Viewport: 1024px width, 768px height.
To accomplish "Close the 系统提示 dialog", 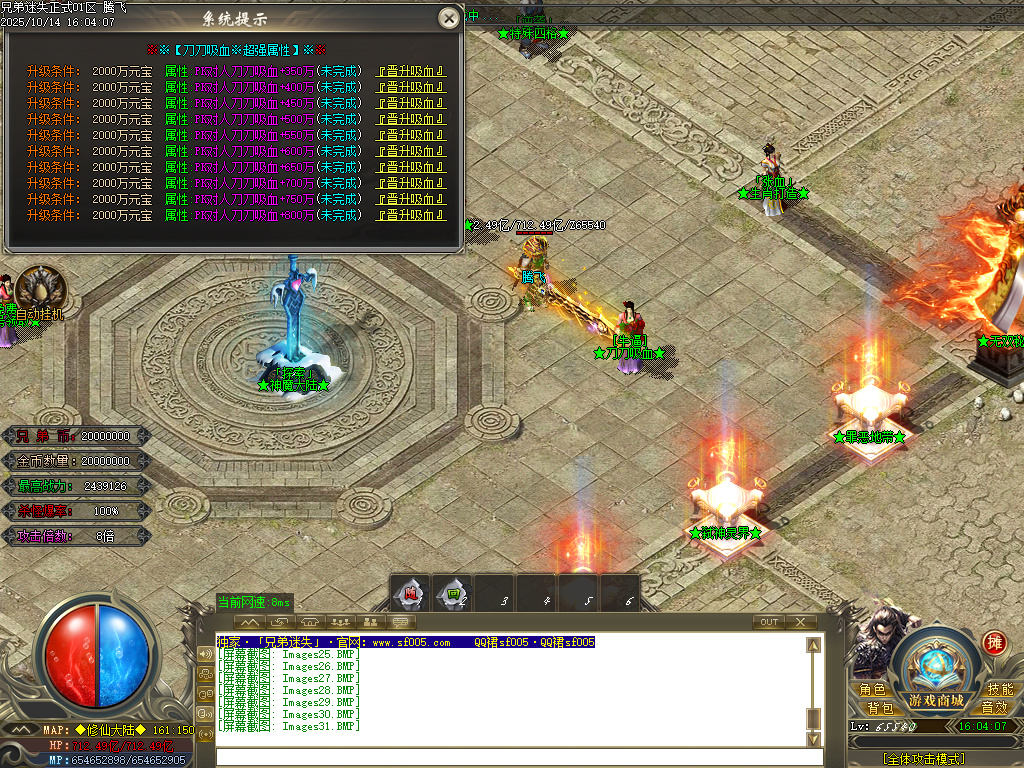I will [450, 18].
